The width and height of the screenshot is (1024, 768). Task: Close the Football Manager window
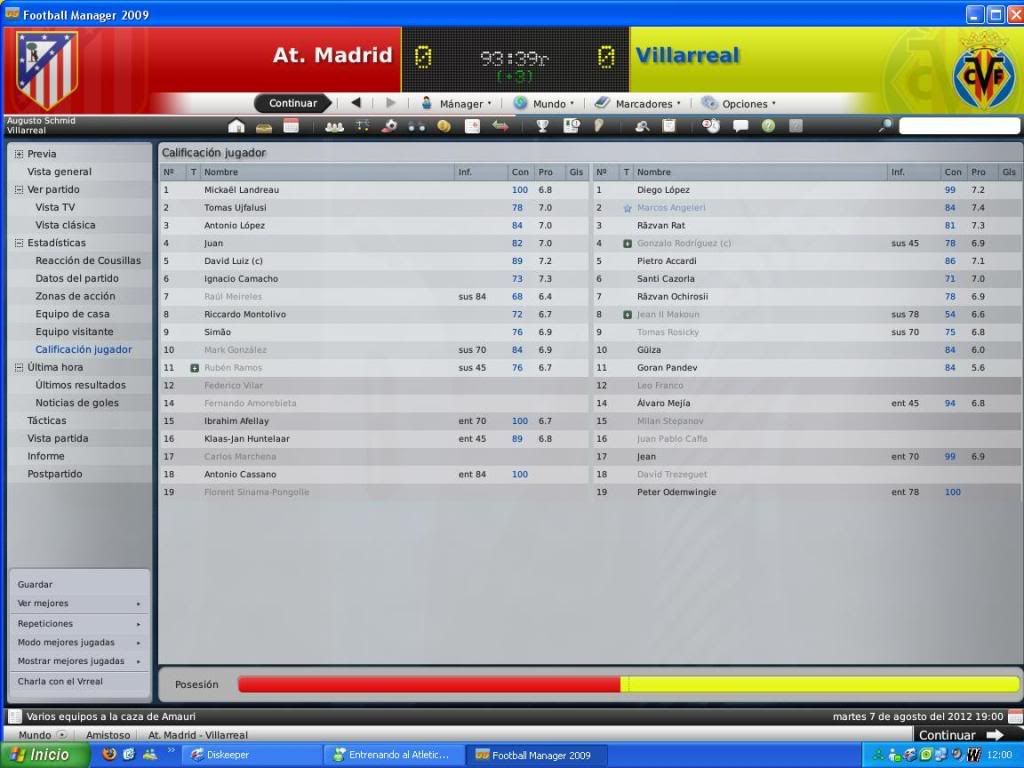[x=1013, y=14]
